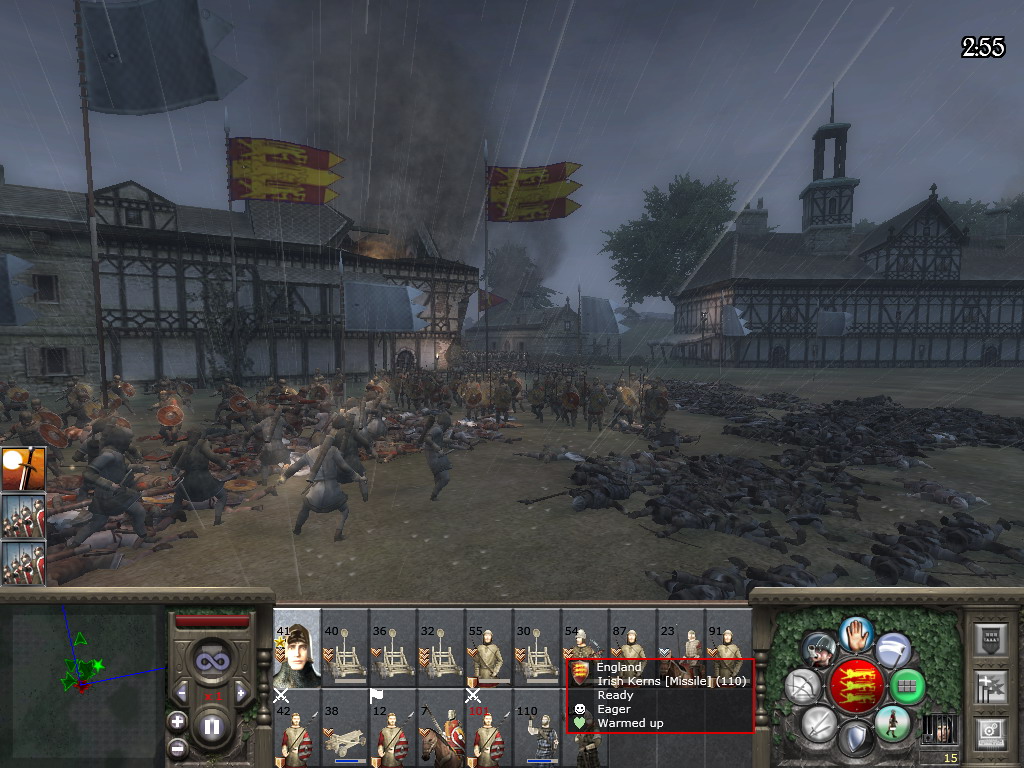Activate the halt order hand icon
Screen dimensions: 1024x768
(x=856, y=633)
